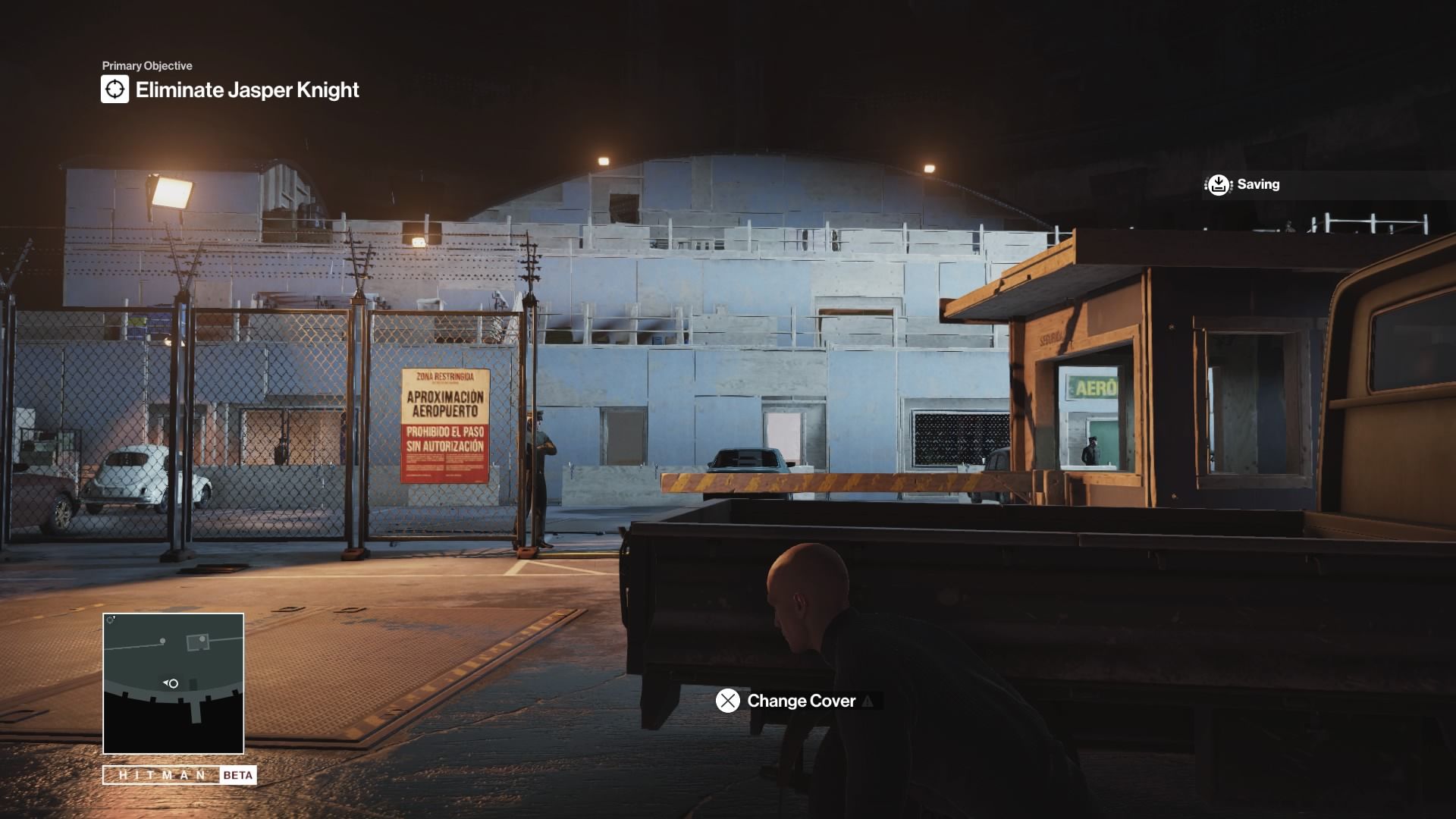Viewport: 1456px width, 819px height.
Task: Select the Eliminate Jasper Knight objective
Action: click(247, 90)
